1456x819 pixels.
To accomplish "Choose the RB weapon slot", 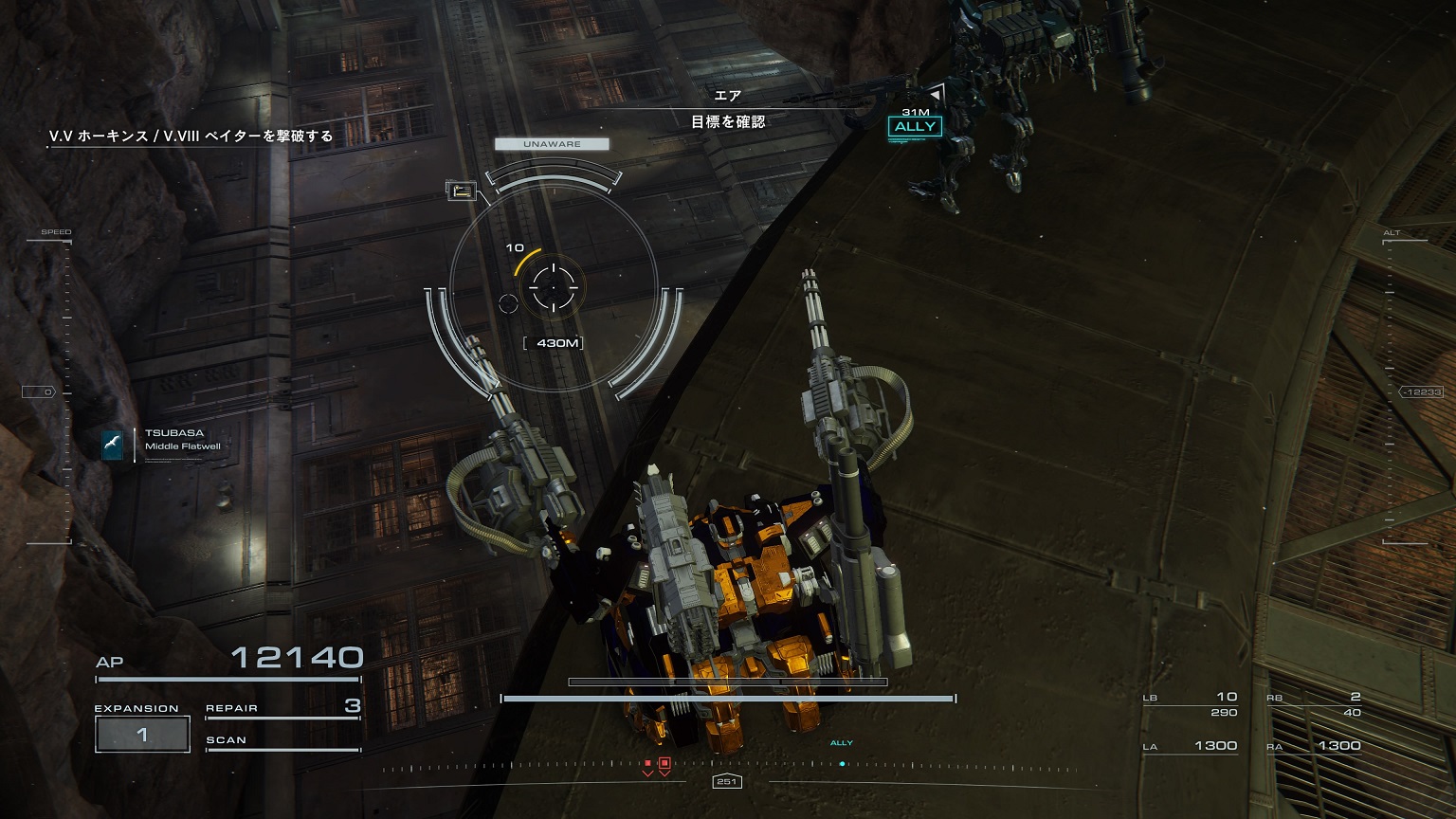I will coord(1314,703).
